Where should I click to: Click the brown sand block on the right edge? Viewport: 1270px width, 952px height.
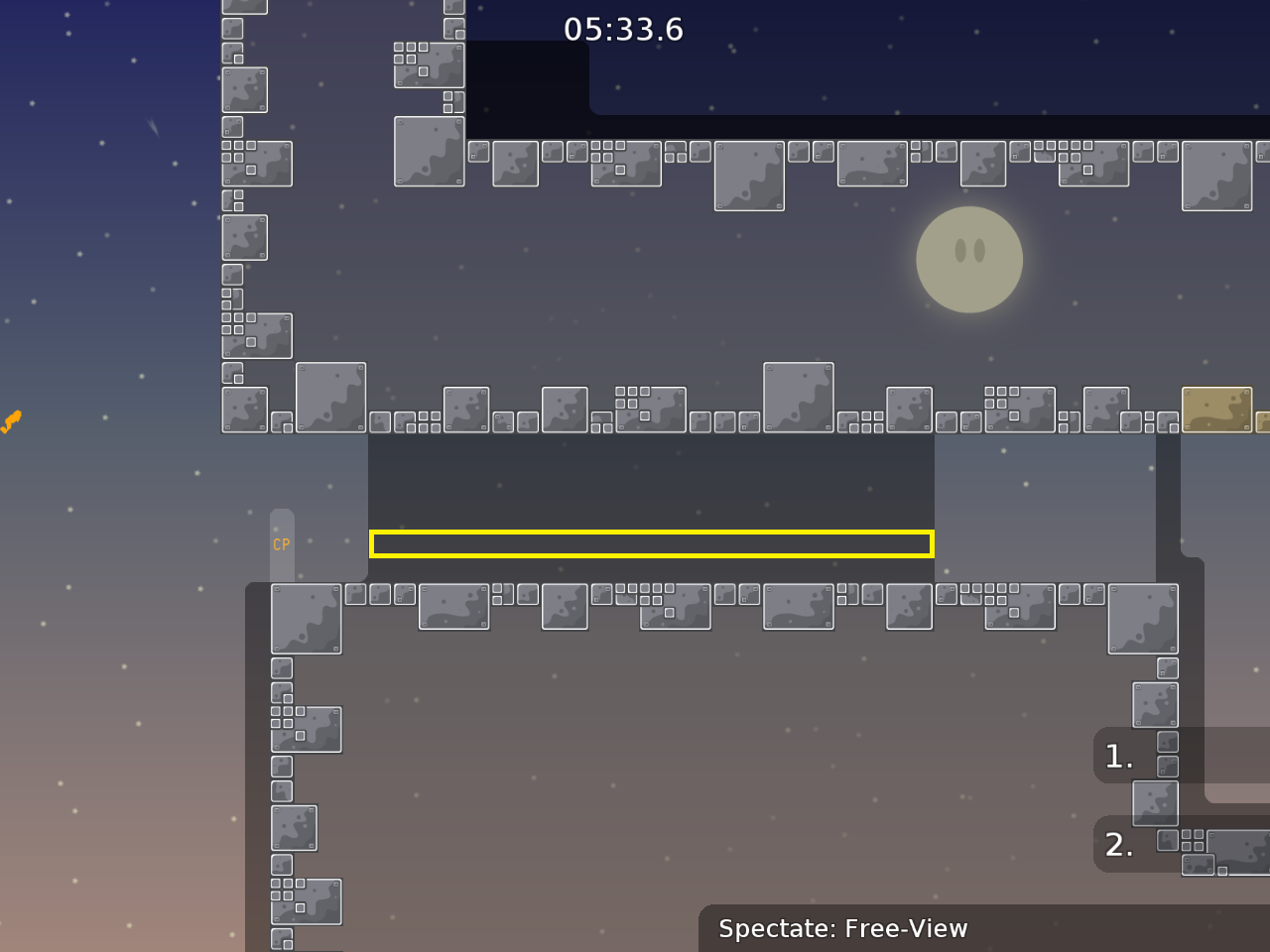tap(1218, 409)
